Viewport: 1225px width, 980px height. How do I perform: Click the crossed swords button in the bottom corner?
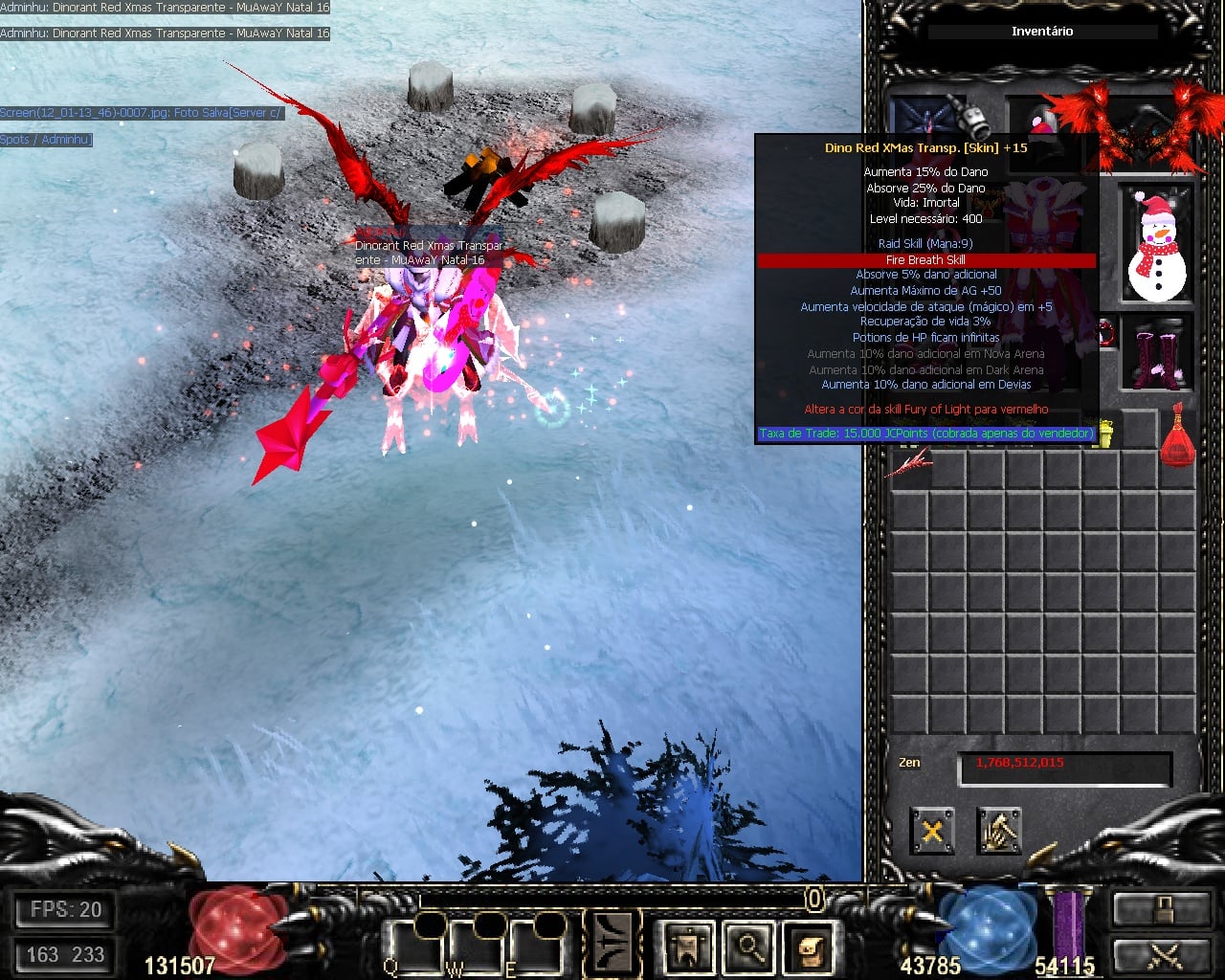click(x=1159, y=956)
